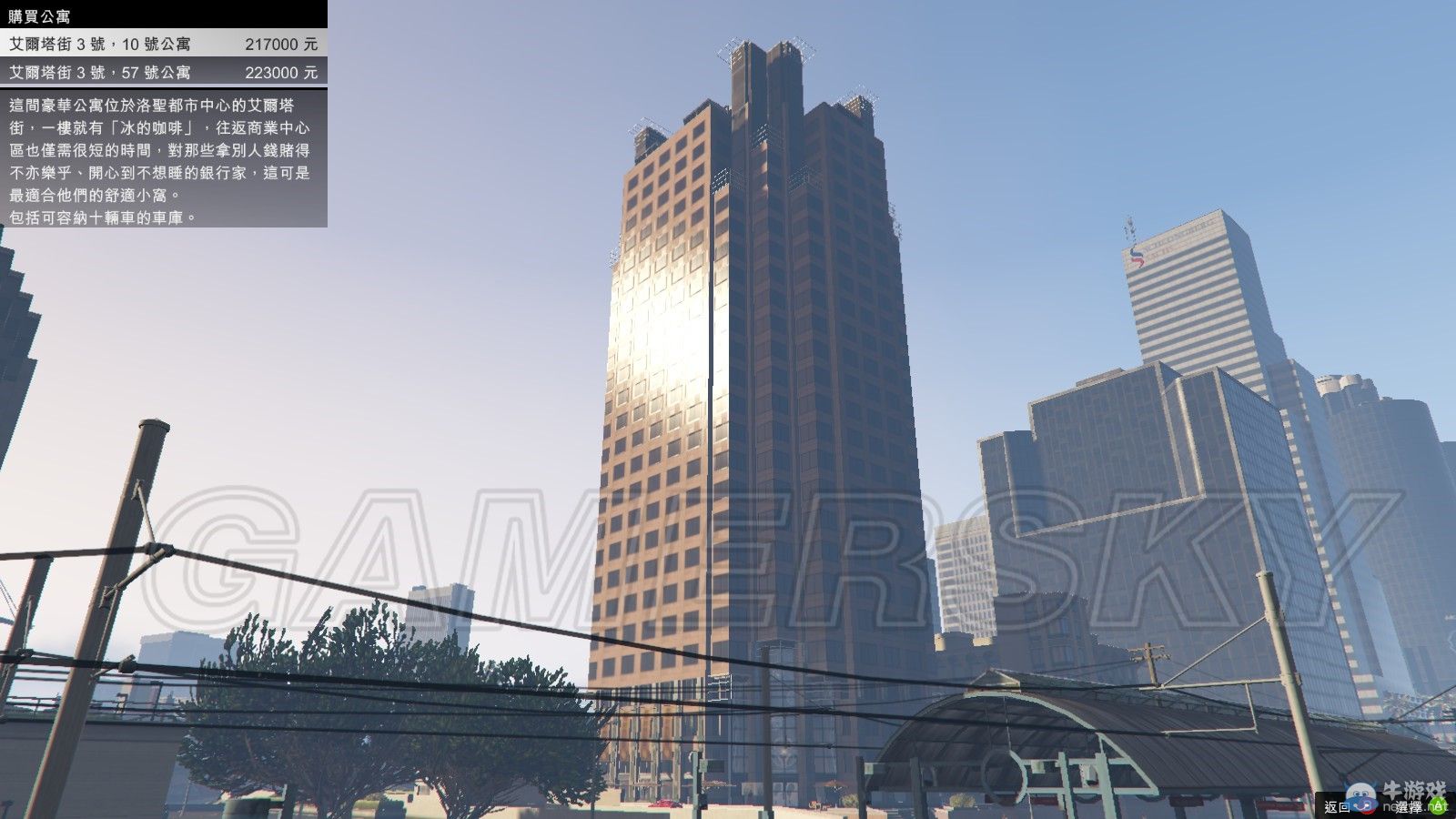Click the green A select button icon
This screenshot has width=1456, height=819.
click(1440, 805)
